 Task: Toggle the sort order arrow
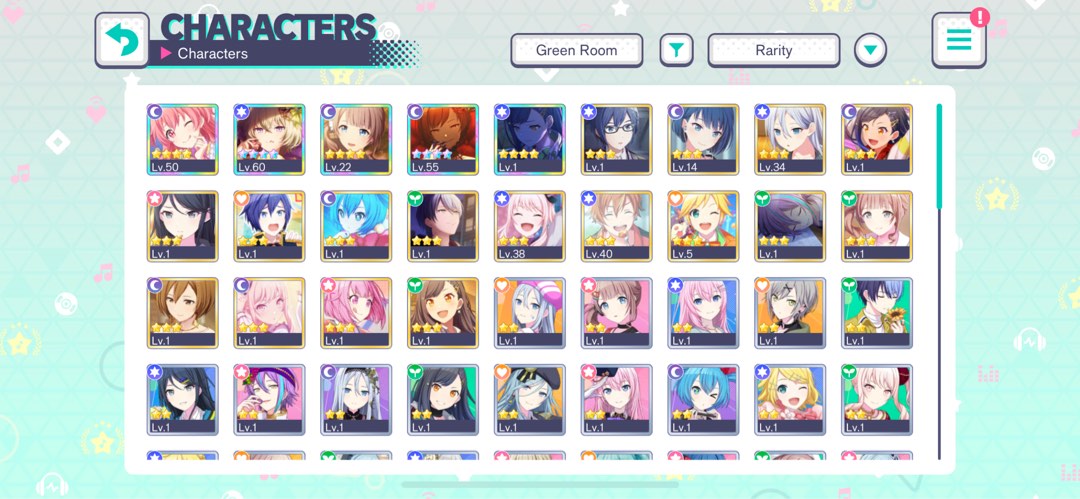(870, 50)
